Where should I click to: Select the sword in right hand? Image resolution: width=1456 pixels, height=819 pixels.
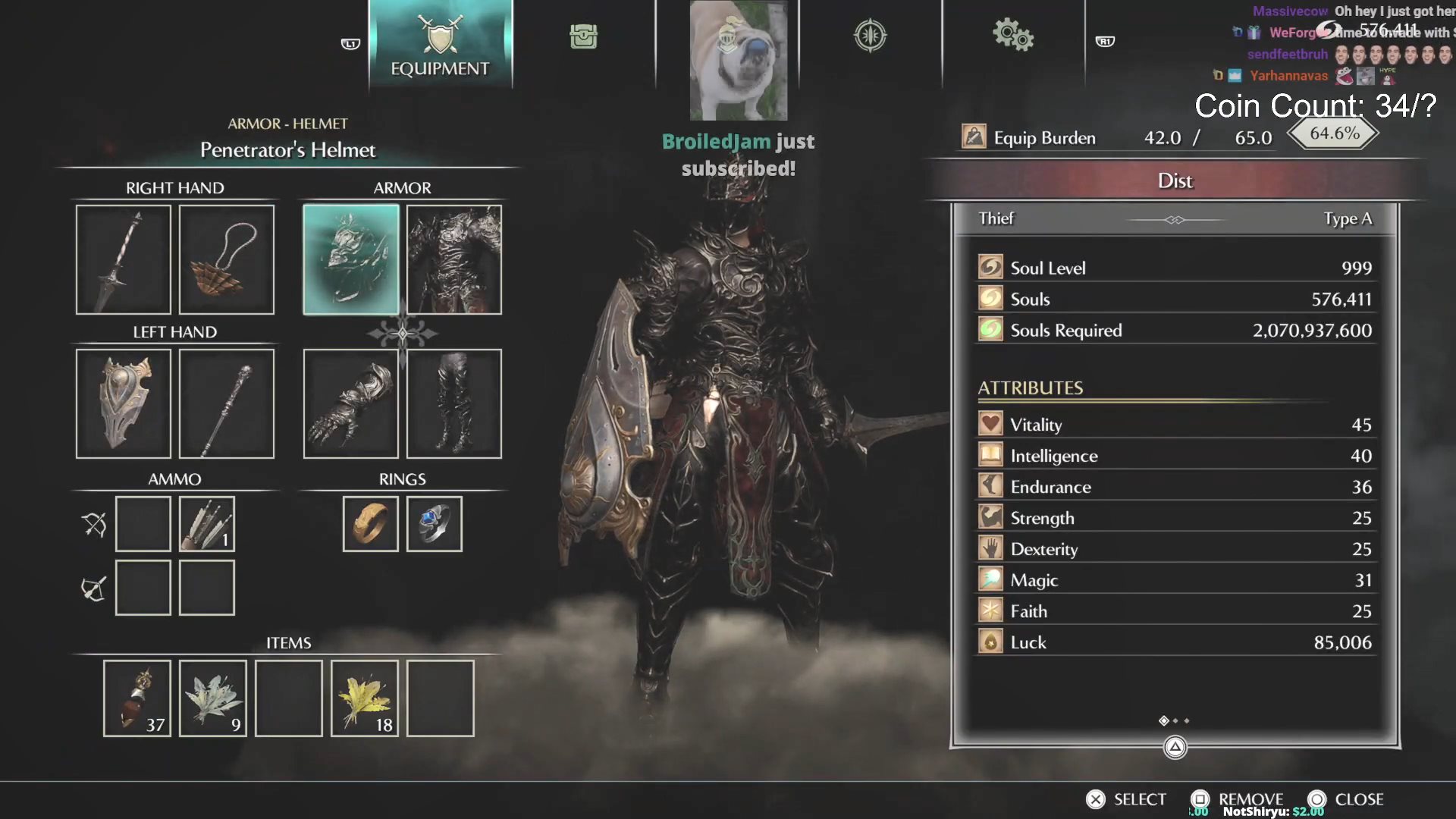(123, 259)
